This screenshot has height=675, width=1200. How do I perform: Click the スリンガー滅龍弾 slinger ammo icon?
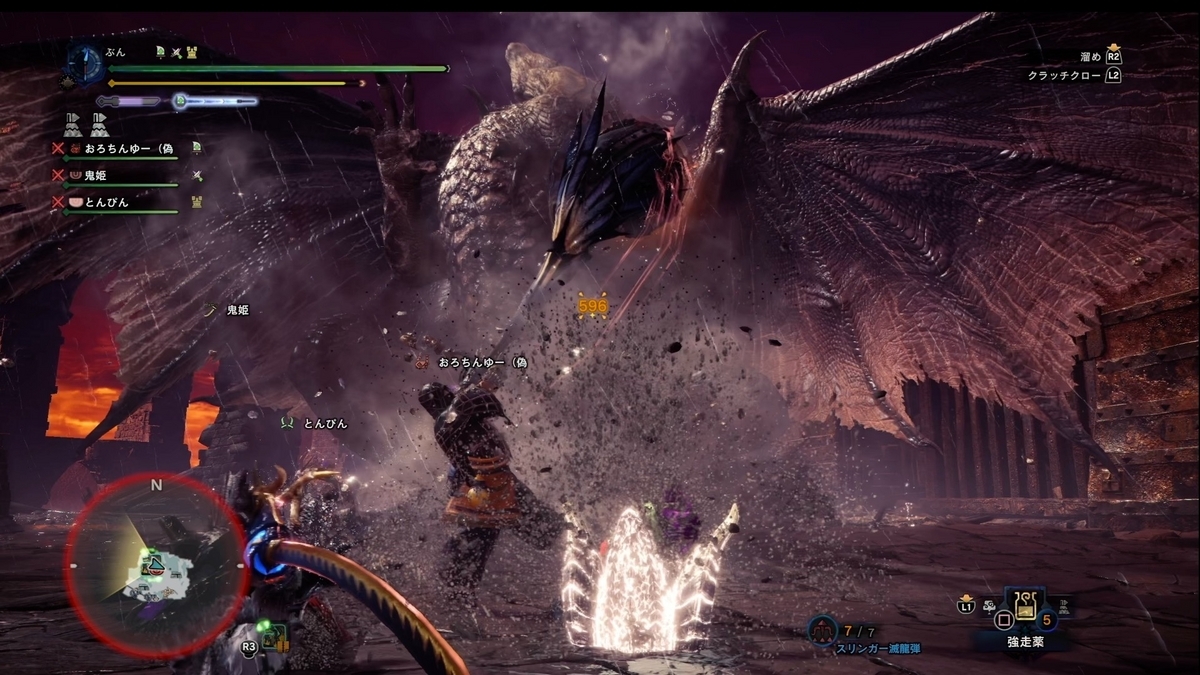(822, 629)
